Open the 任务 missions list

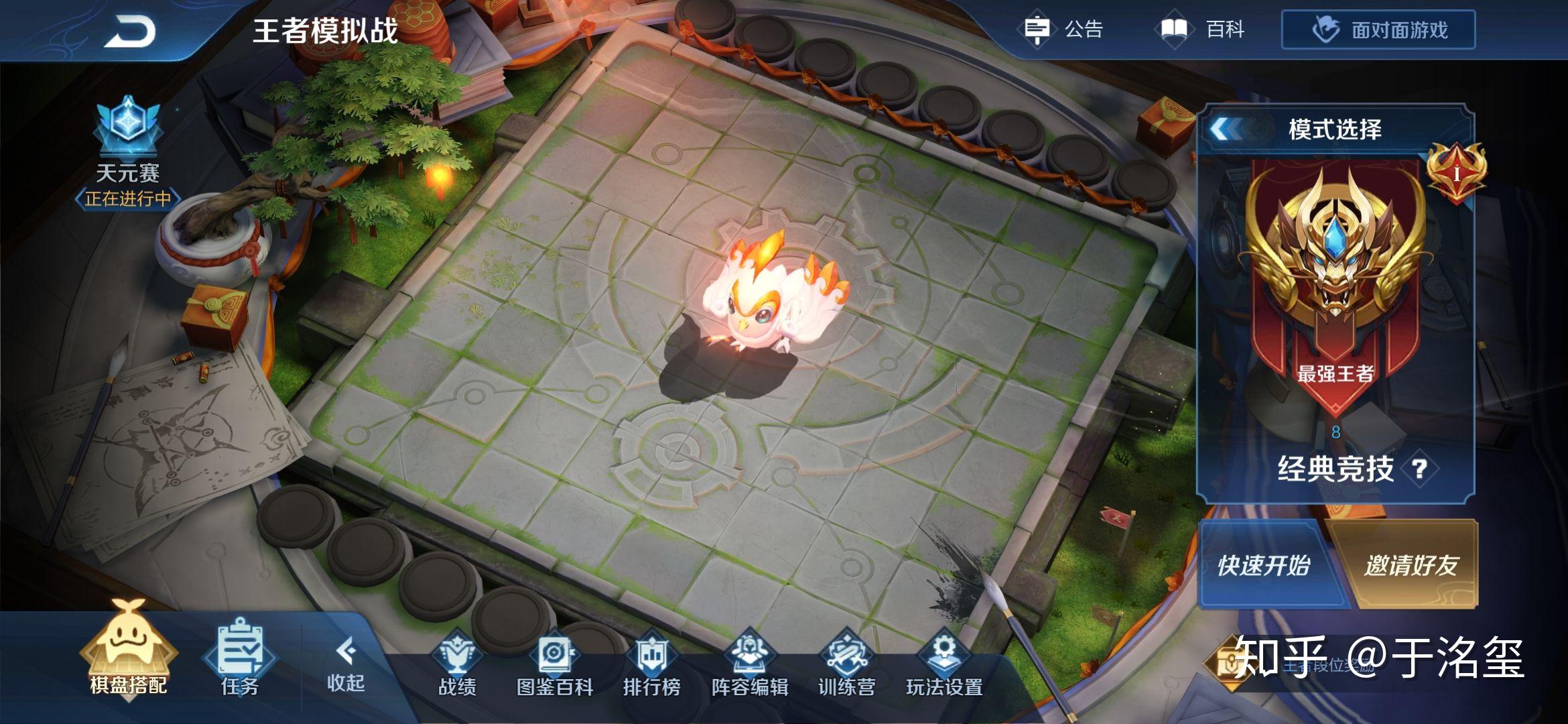(240, 658)
